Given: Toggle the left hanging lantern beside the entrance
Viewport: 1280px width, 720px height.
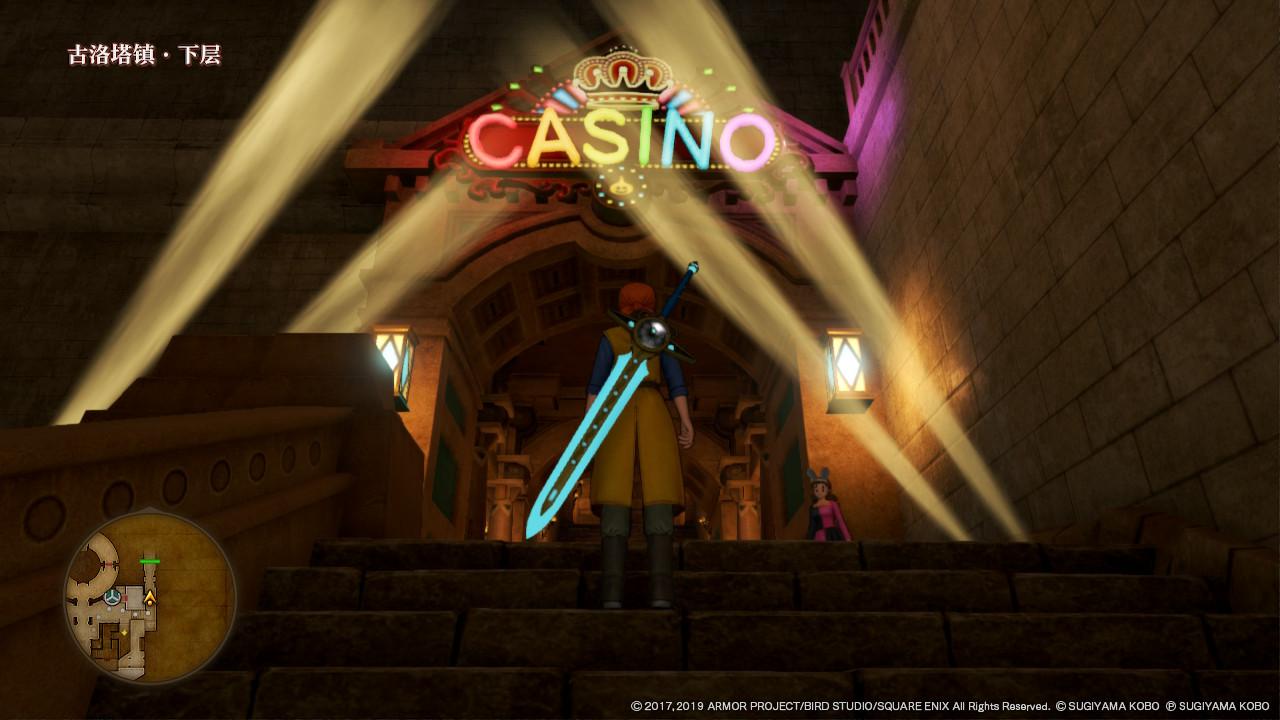Looking at the screenshot, I should click(392, 360).
